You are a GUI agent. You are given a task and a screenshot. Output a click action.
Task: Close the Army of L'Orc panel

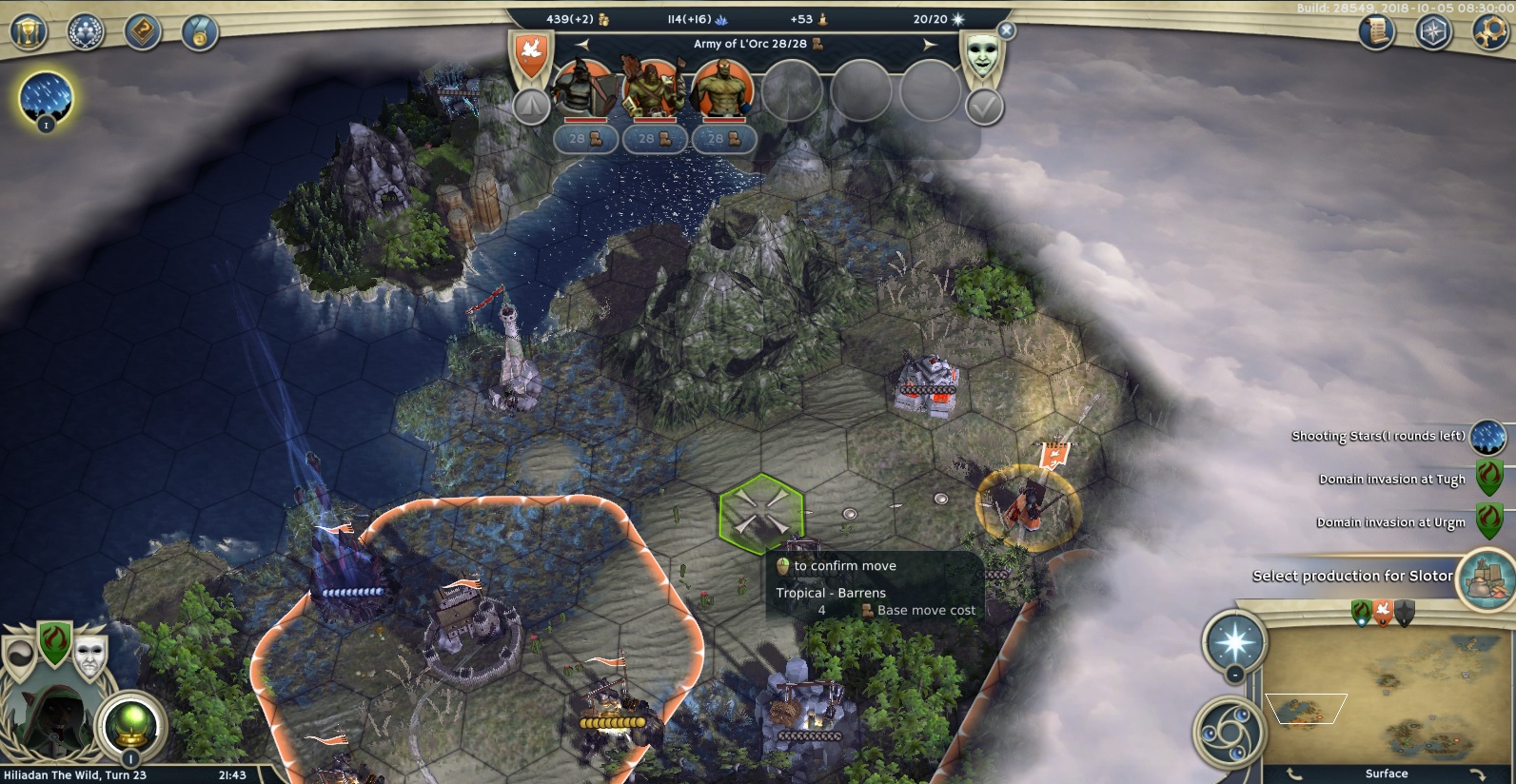1007,30
